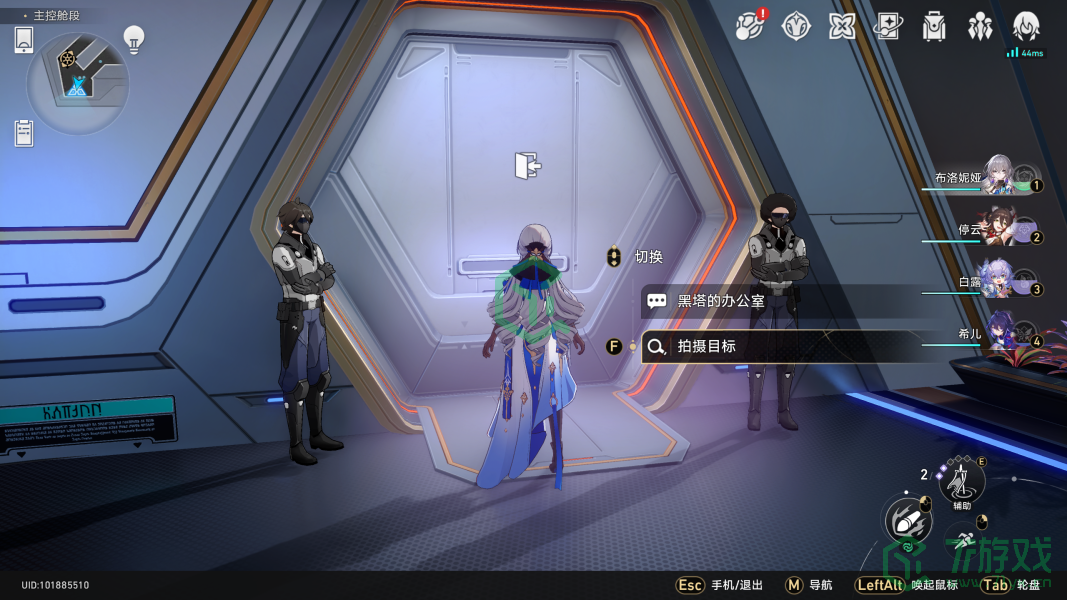Use the basic attack icon
1067x600 pixels.
[x=907, y=520]
